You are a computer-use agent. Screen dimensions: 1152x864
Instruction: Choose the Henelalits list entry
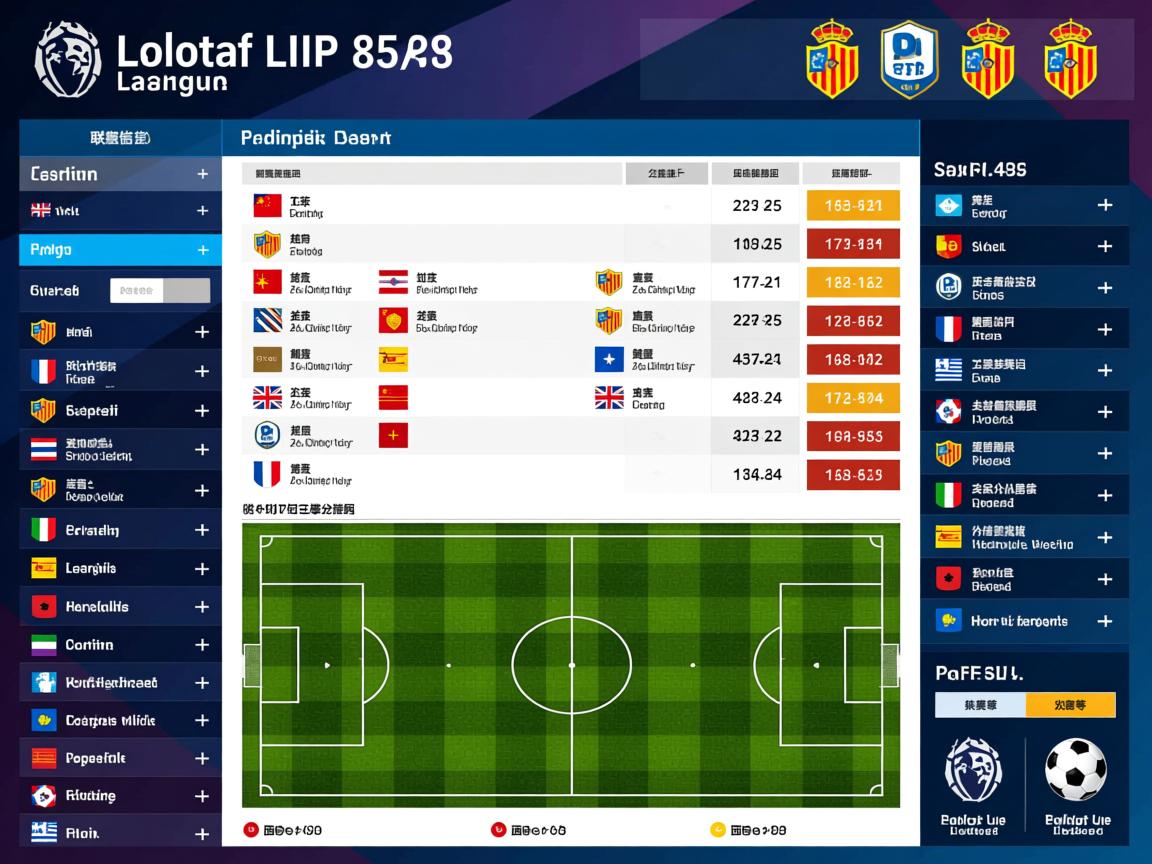coord(120,606)
